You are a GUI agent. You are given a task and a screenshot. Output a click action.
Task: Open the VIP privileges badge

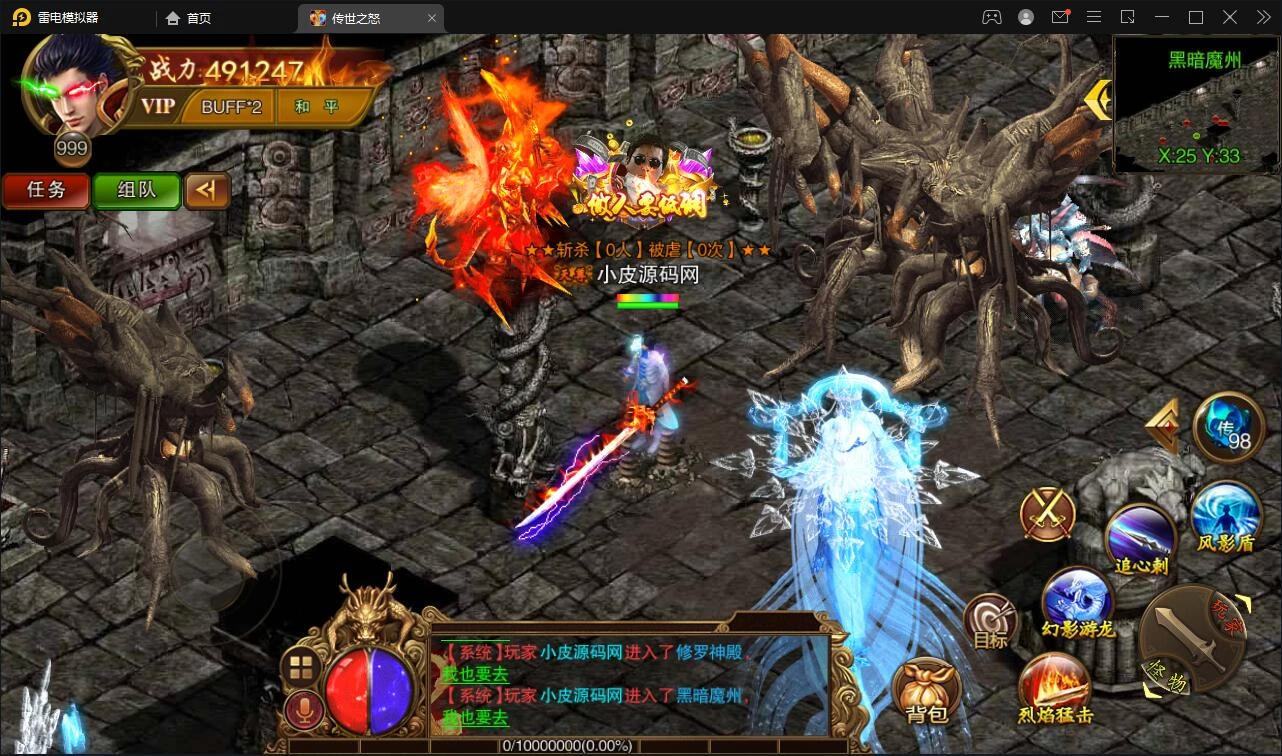157,106
